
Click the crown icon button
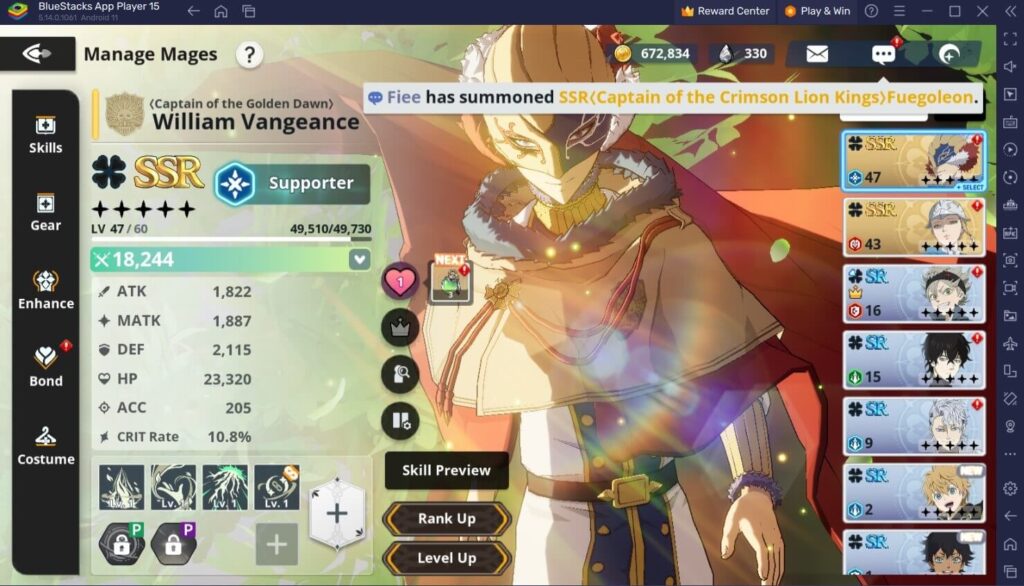coord(400,327)
